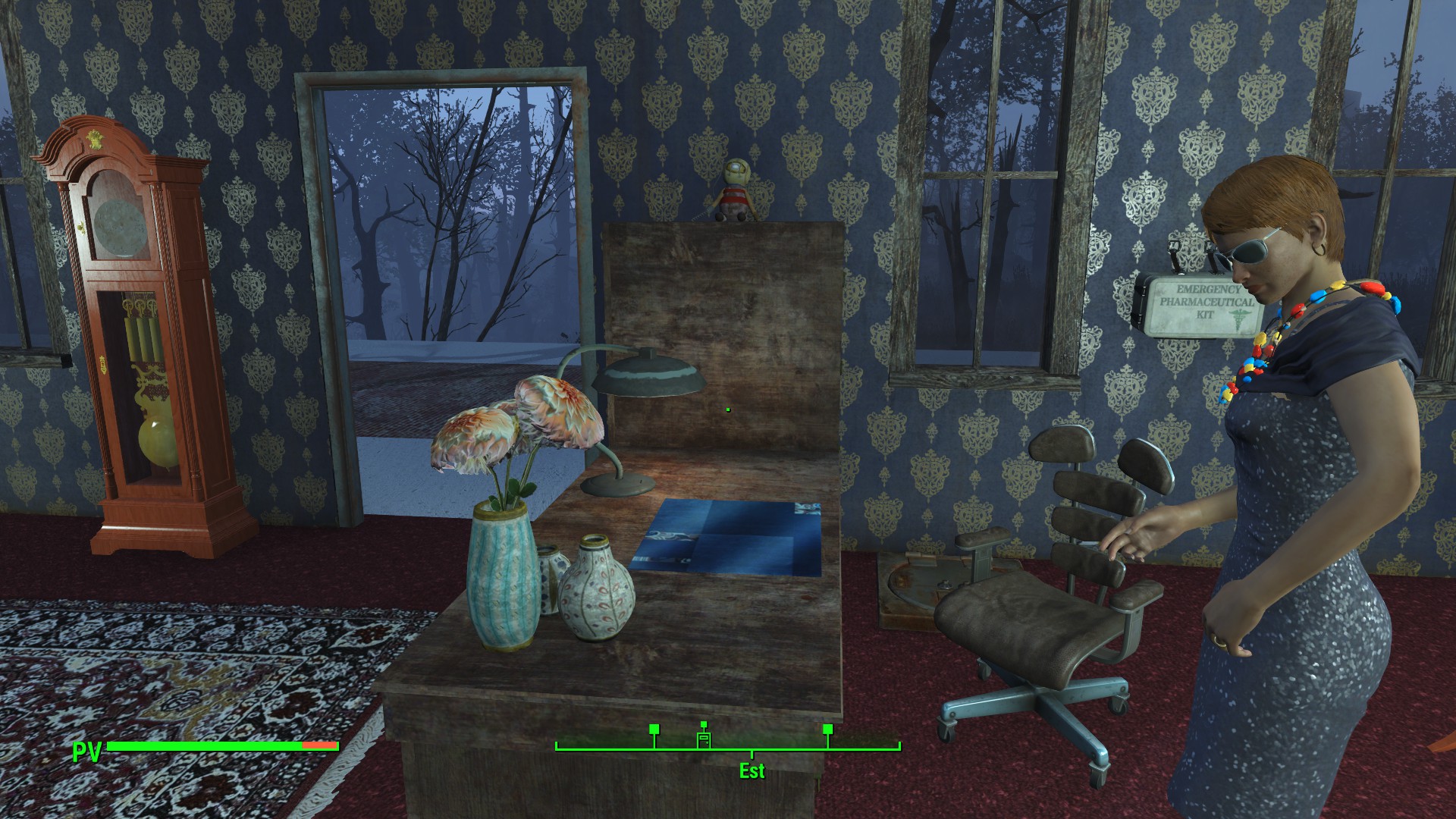Screen dimensions: 1456x819
Task: Select the compass bar heading Est
Action: coord(752,770)
